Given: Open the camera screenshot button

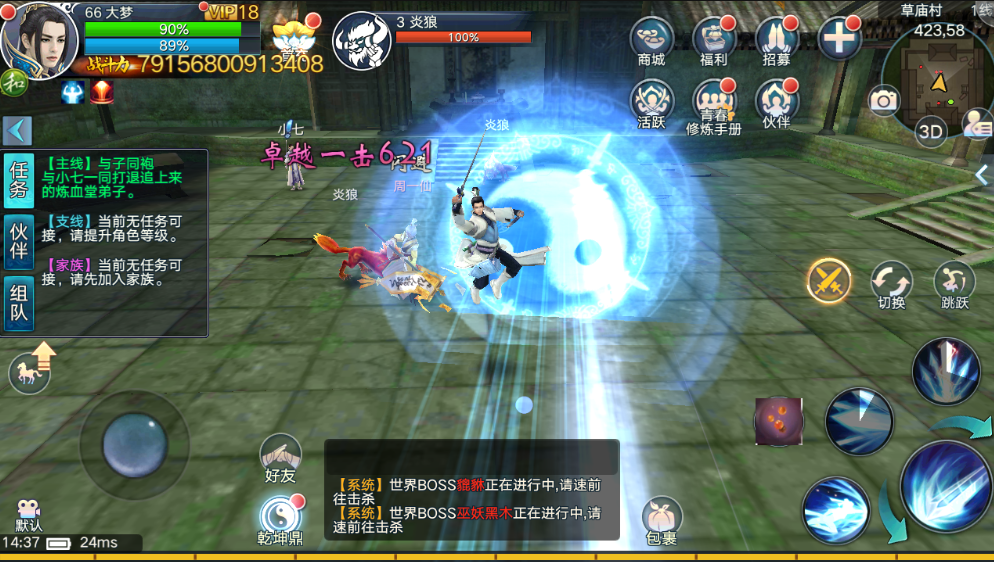Looking at the screenshot, I should 884,100.
